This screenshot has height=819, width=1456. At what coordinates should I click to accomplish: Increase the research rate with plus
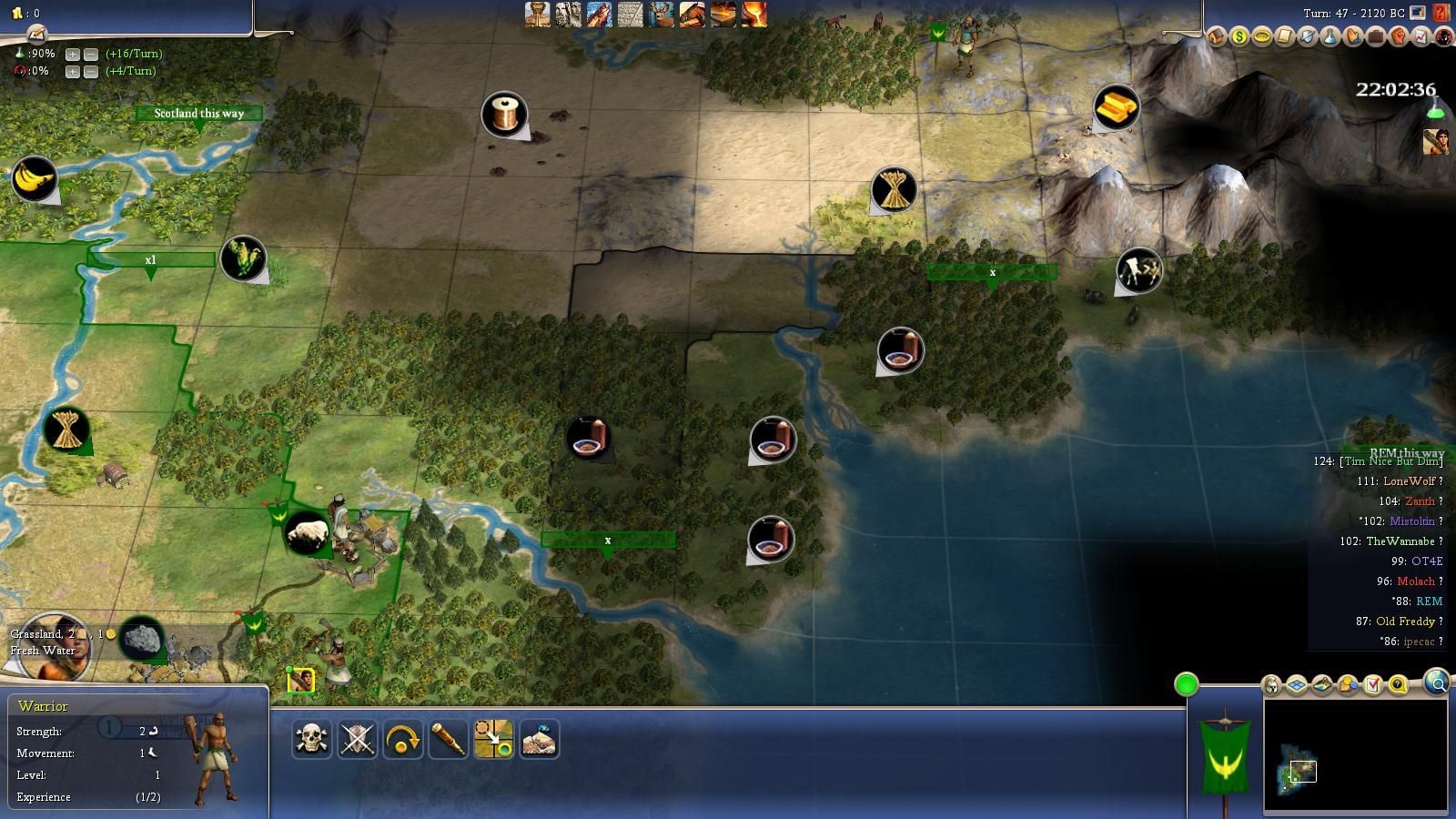pos(73,54)
